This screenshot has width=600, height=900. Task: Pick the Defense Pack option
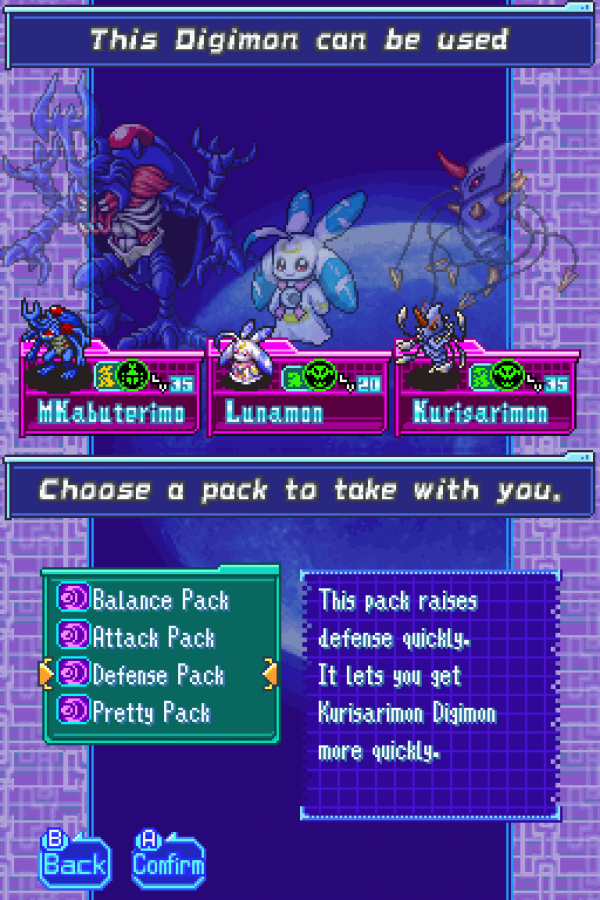click(157, 675)
